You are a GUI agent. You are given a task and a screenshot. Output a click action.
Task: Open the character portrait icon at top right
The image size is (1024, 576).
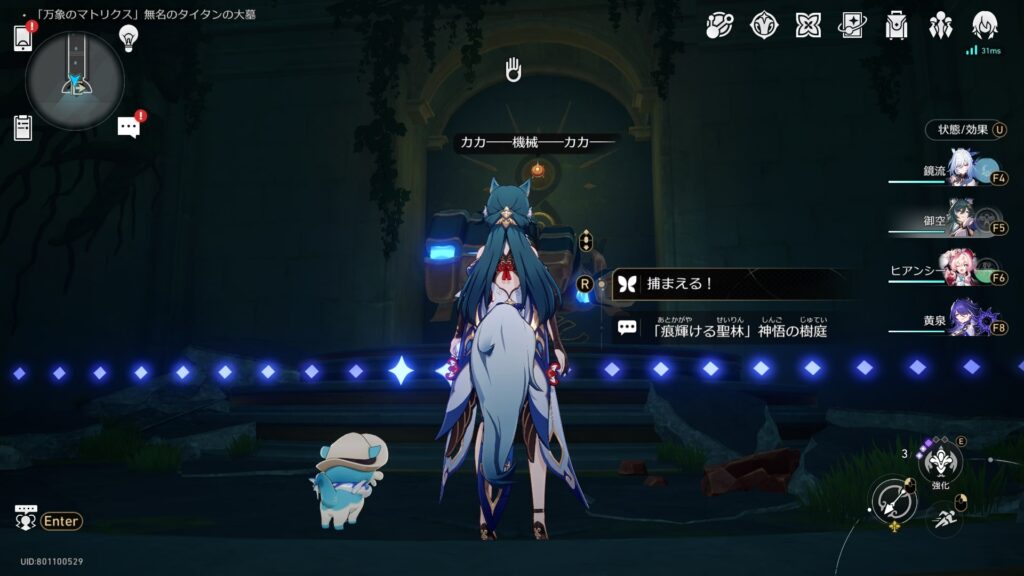(985, 25)
